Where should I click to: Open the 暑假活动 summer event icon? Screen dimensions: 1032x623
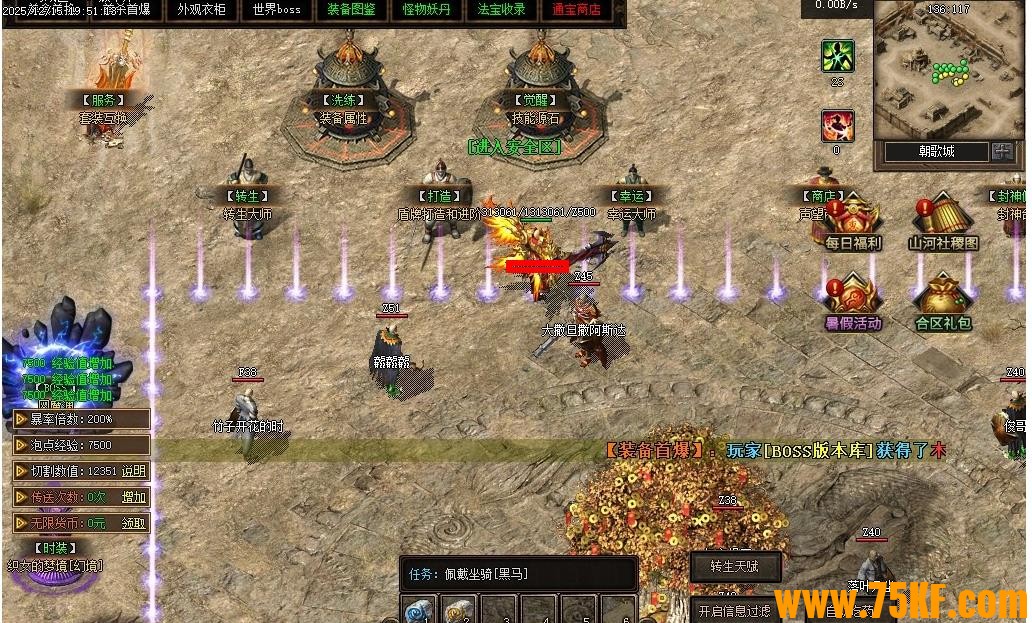pos(852,299)
